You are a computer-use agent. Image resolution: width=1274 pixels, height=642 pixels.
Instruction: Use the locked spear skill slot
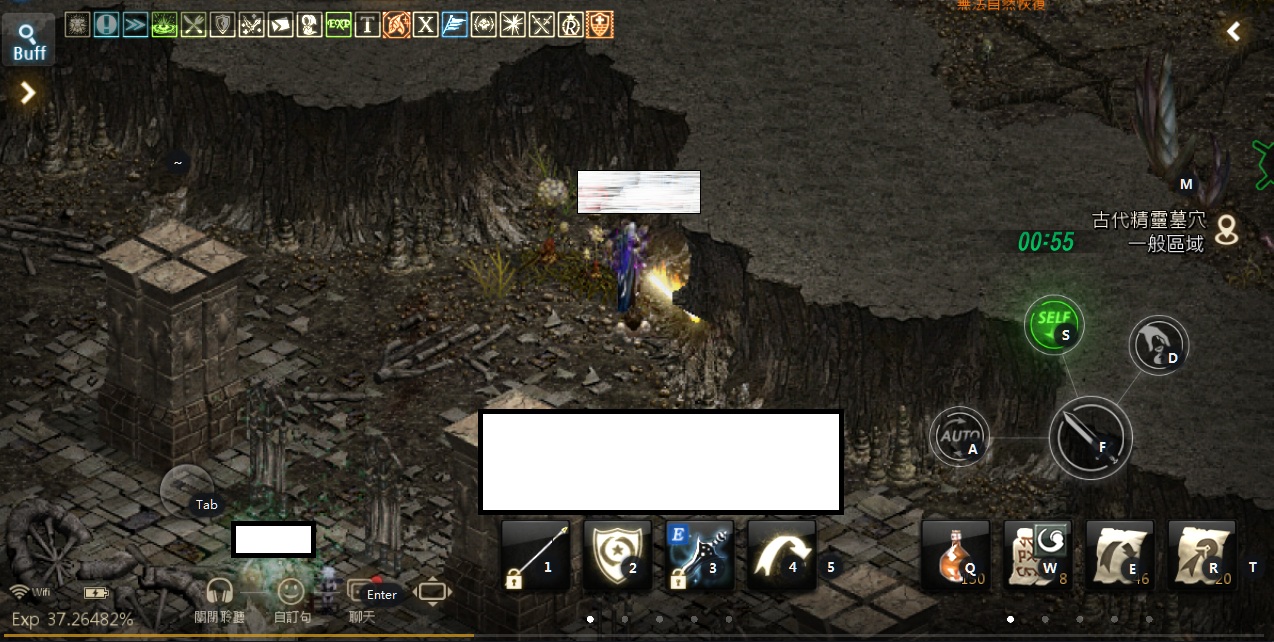click(x=535, y=555)
